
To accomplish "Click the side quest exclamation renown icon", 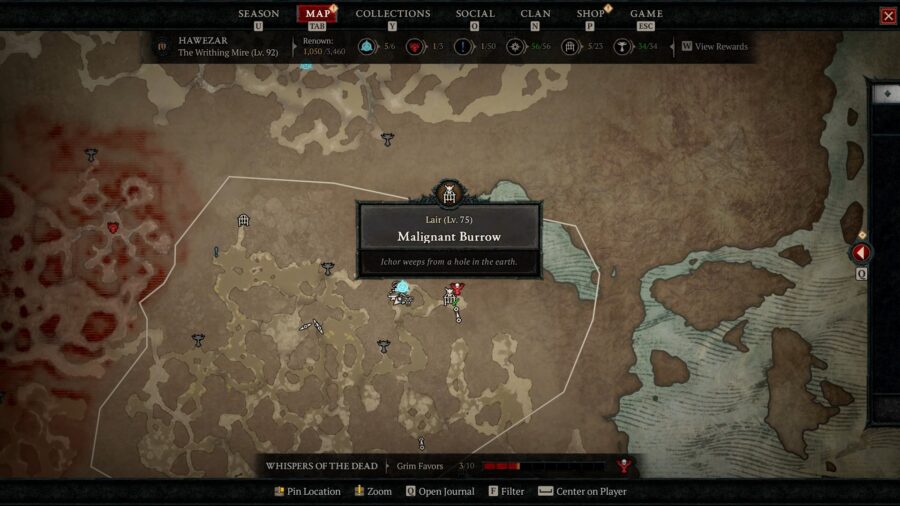I will coord(463,46).
